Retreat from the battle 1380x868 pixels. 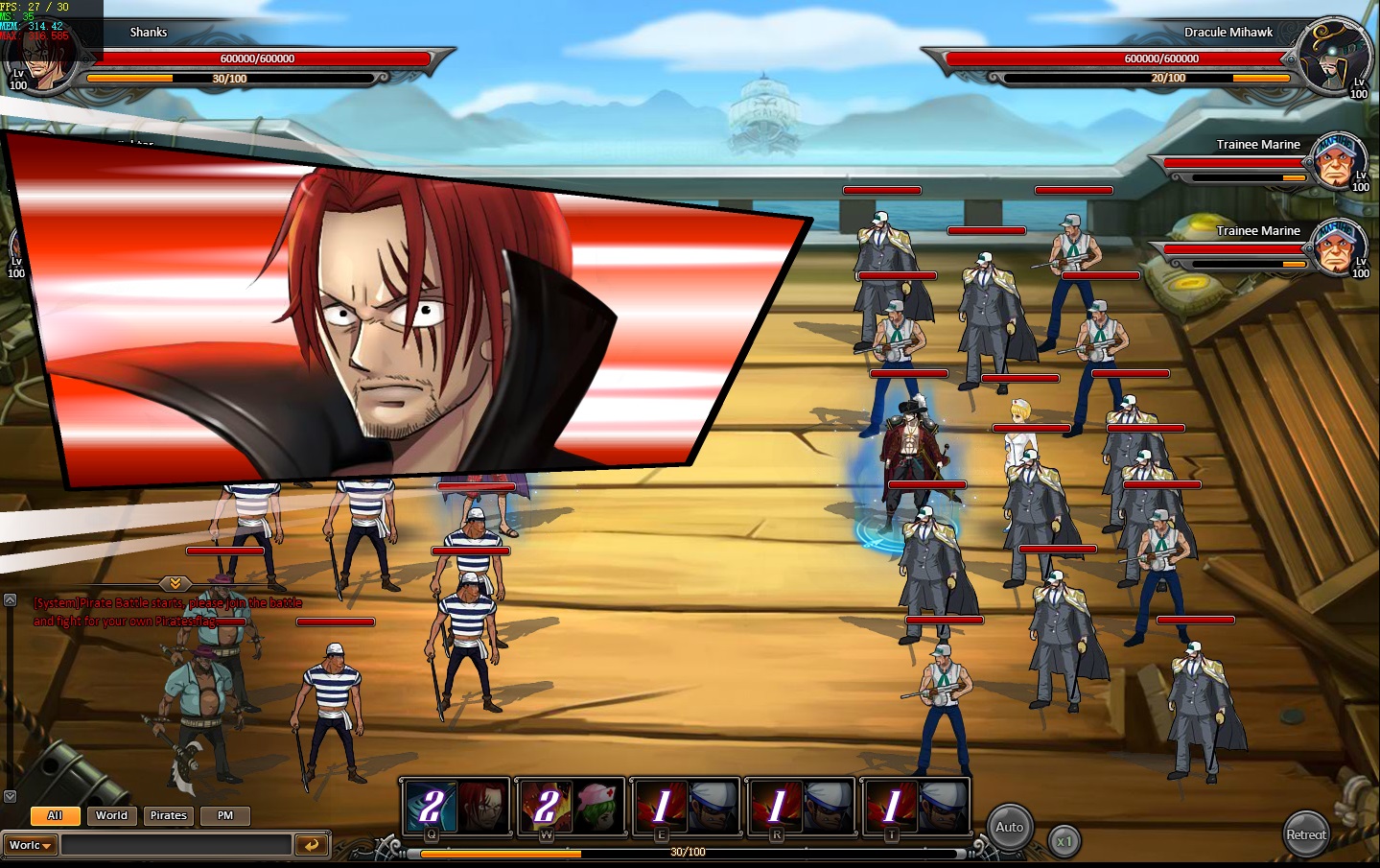pos(1306,834)
